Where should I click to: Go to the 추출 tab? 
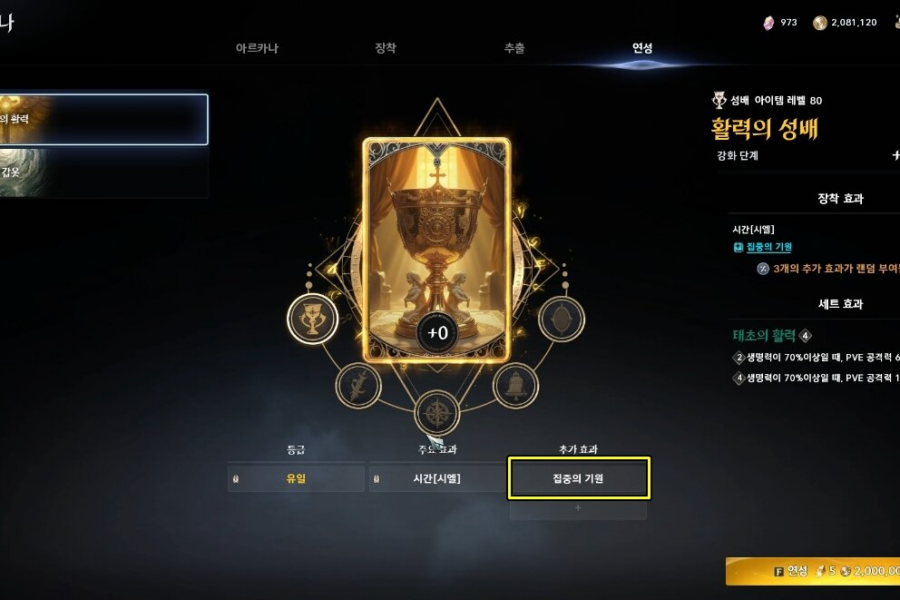[x=514, y=48]
